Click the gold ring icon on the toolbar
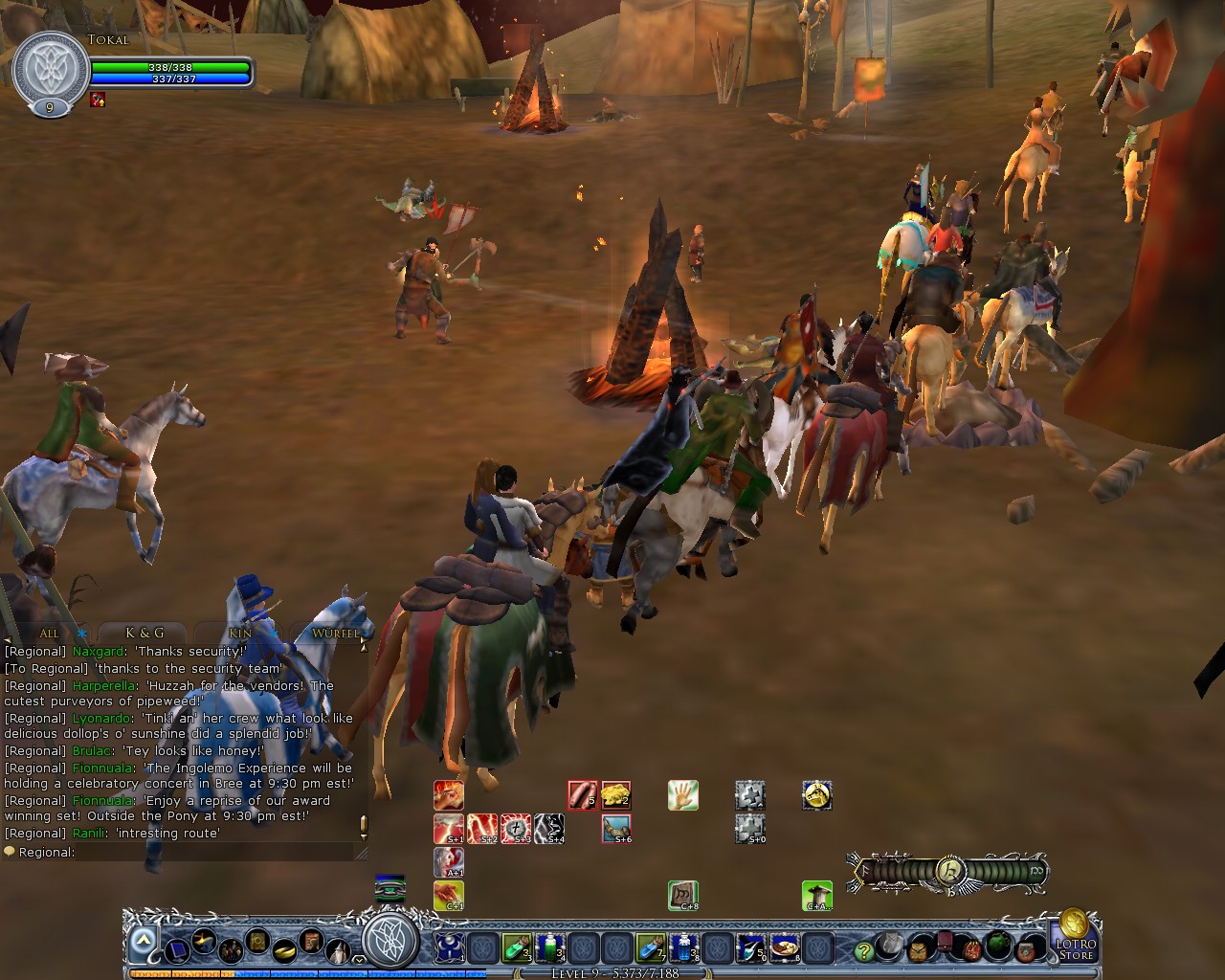Image resolution: width=1225 pixels, height=980 pixels. coord(283,947)
